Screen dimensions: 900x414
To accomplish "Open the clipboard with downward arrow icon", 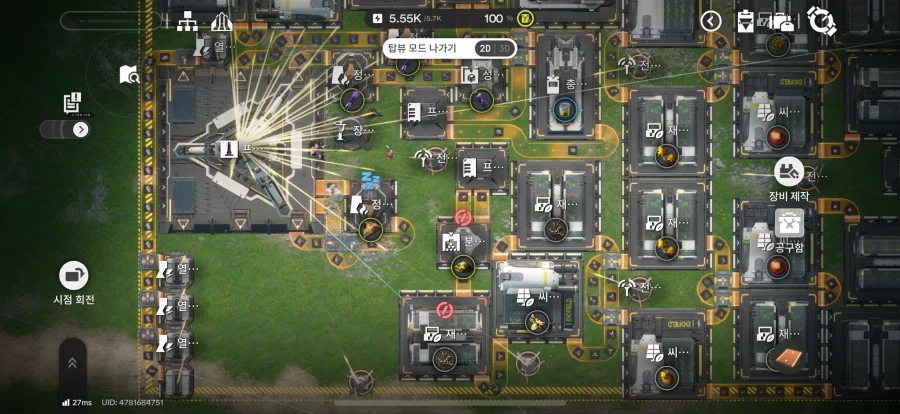I will [x=746, y=20].
